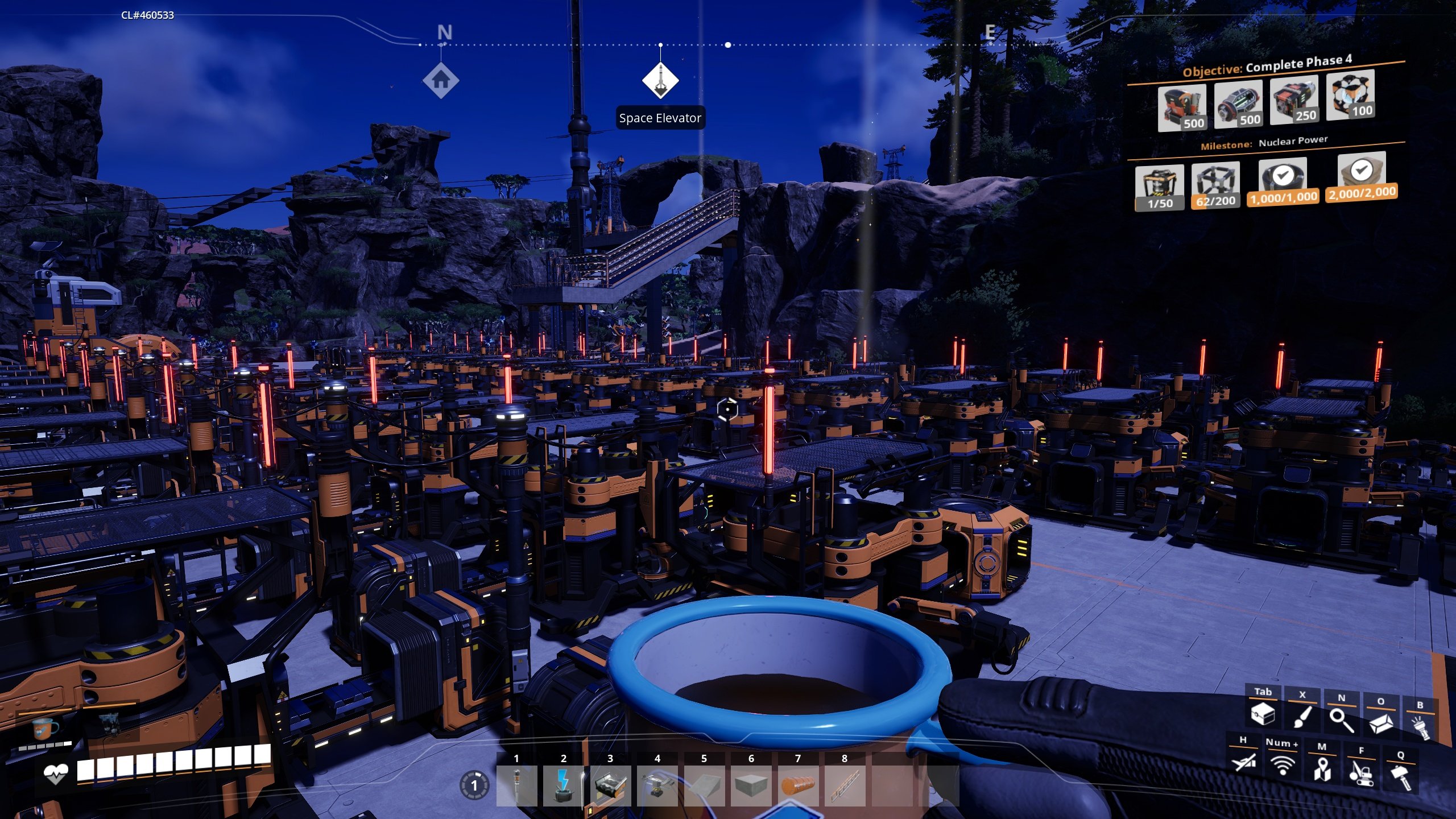Screen dimensions: 1456x819
Task: Click the Space Elevator compass marker
Action: (661, 80)
